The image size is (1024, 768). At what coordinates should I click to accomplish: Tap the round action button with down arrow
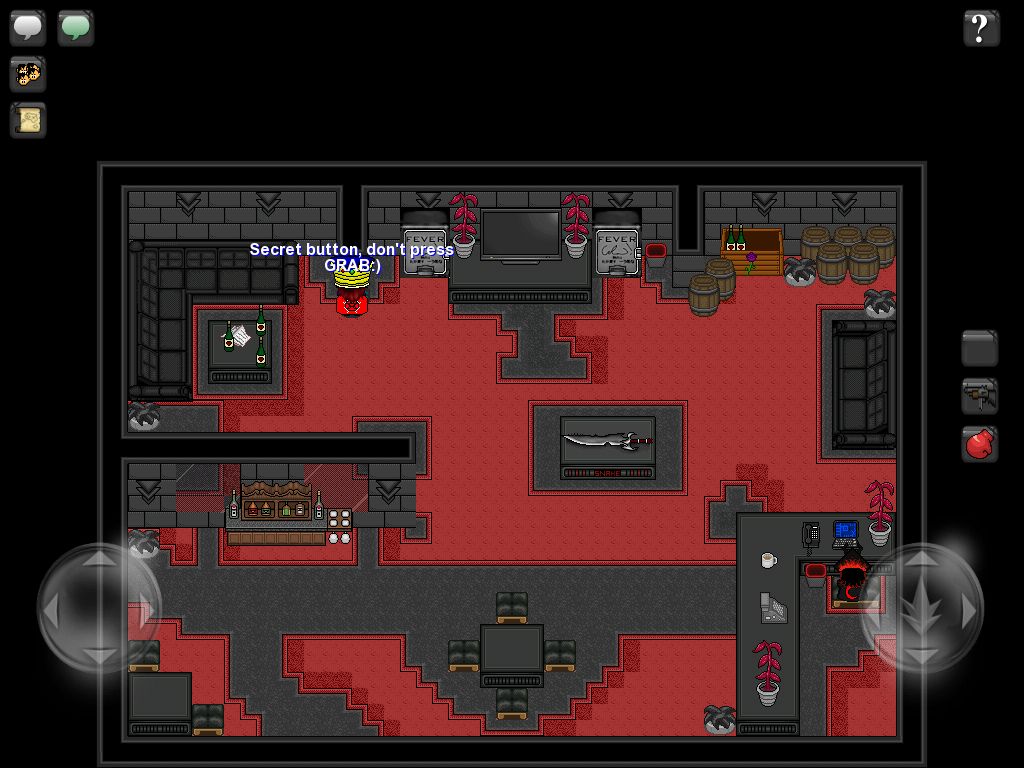click(x=922, y=607)
